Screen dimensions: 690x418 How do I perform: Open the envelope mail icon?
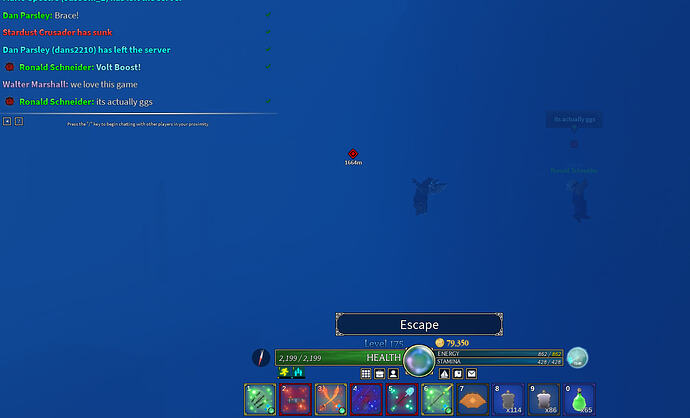(471, 373)
